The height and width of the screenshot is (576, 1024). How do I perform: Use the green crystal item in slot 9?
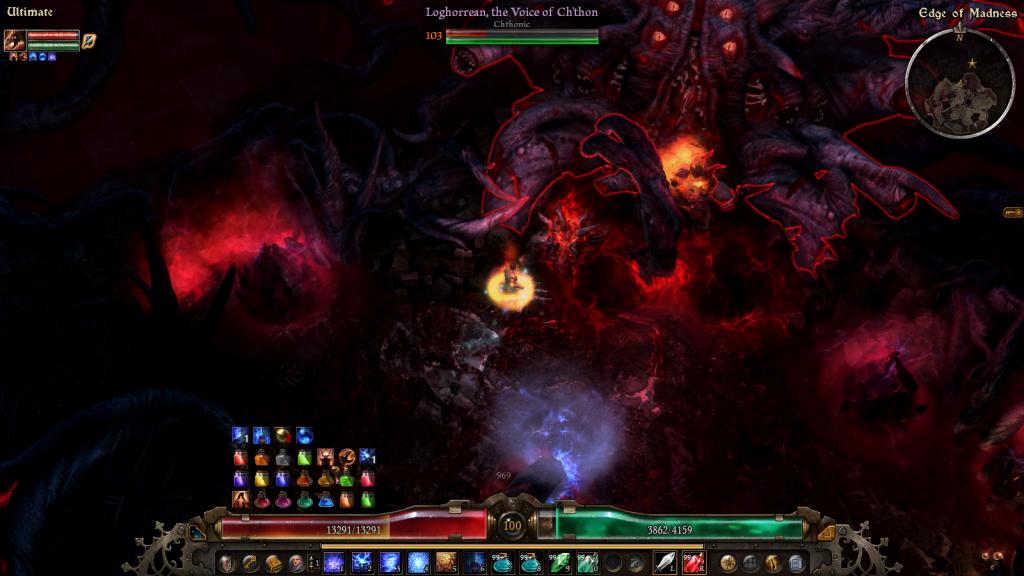[559, 563]
